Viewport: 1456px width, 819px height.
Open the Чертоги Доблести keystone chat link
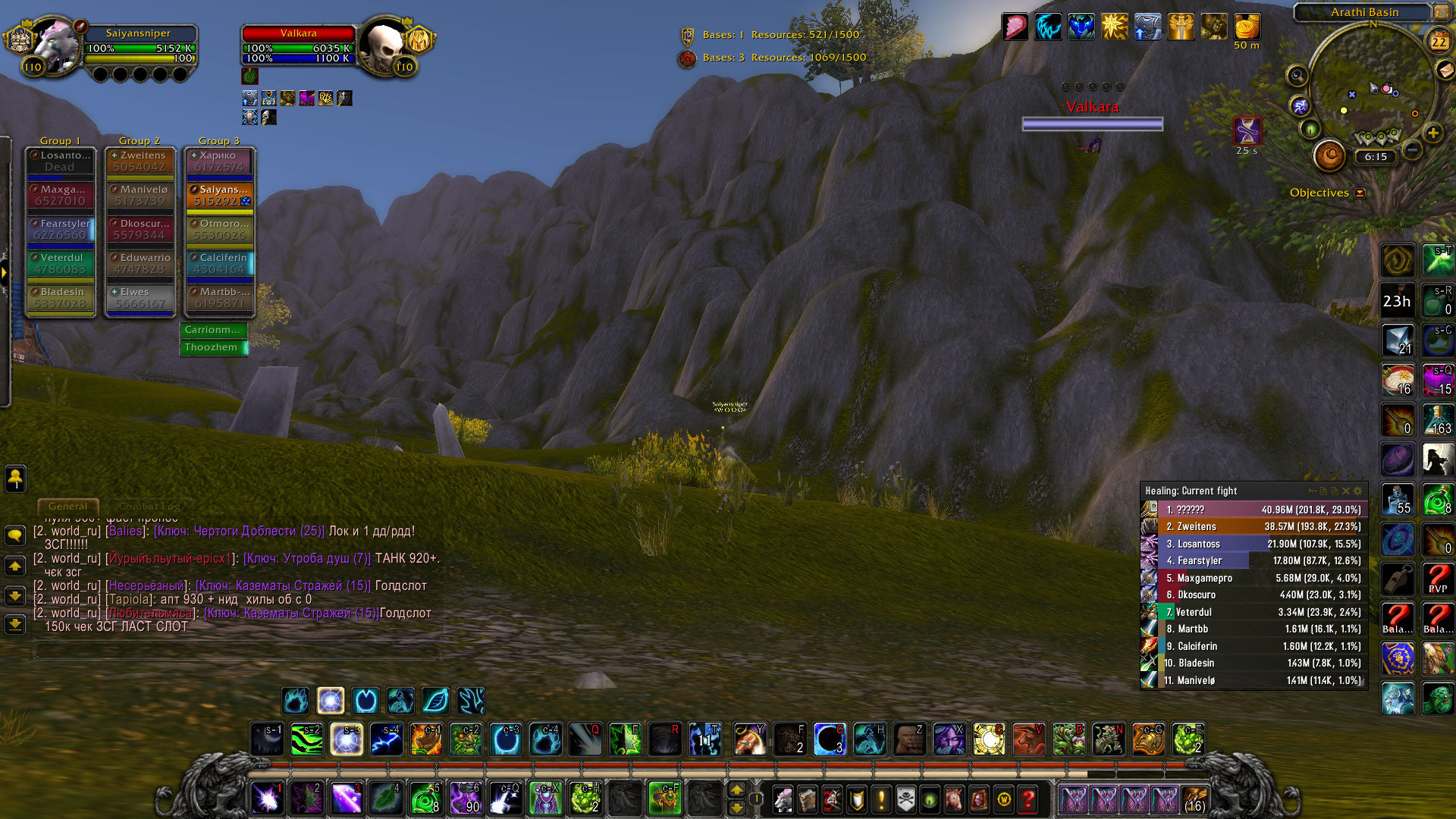(239, 531)
